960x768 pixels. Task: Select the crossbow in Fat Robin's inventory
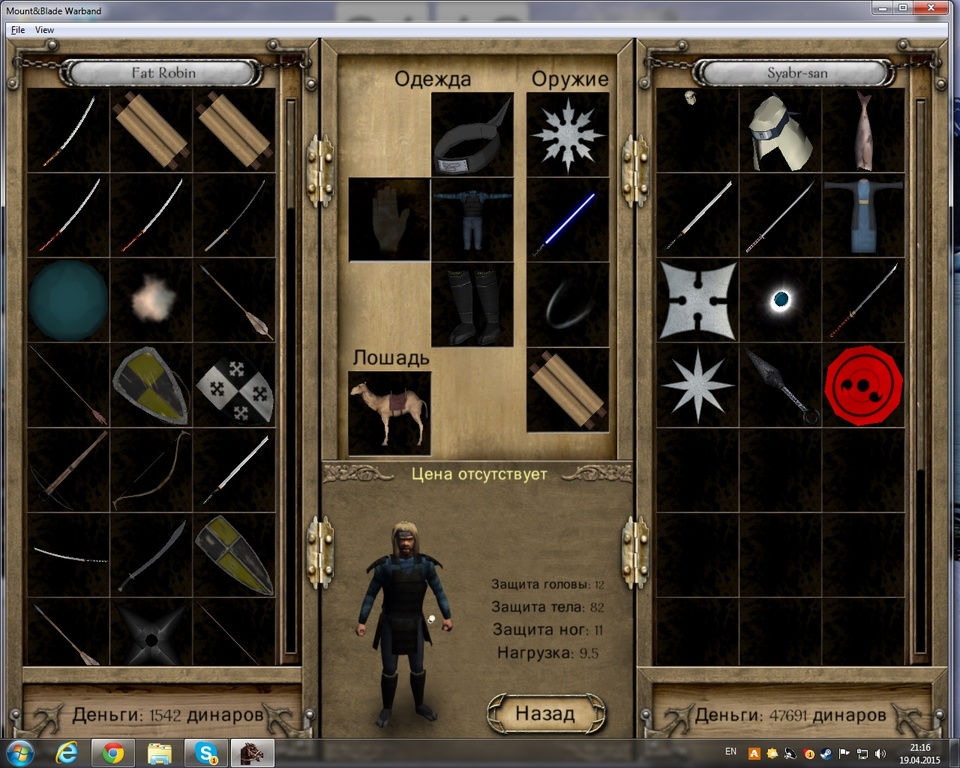click(68, 469)
